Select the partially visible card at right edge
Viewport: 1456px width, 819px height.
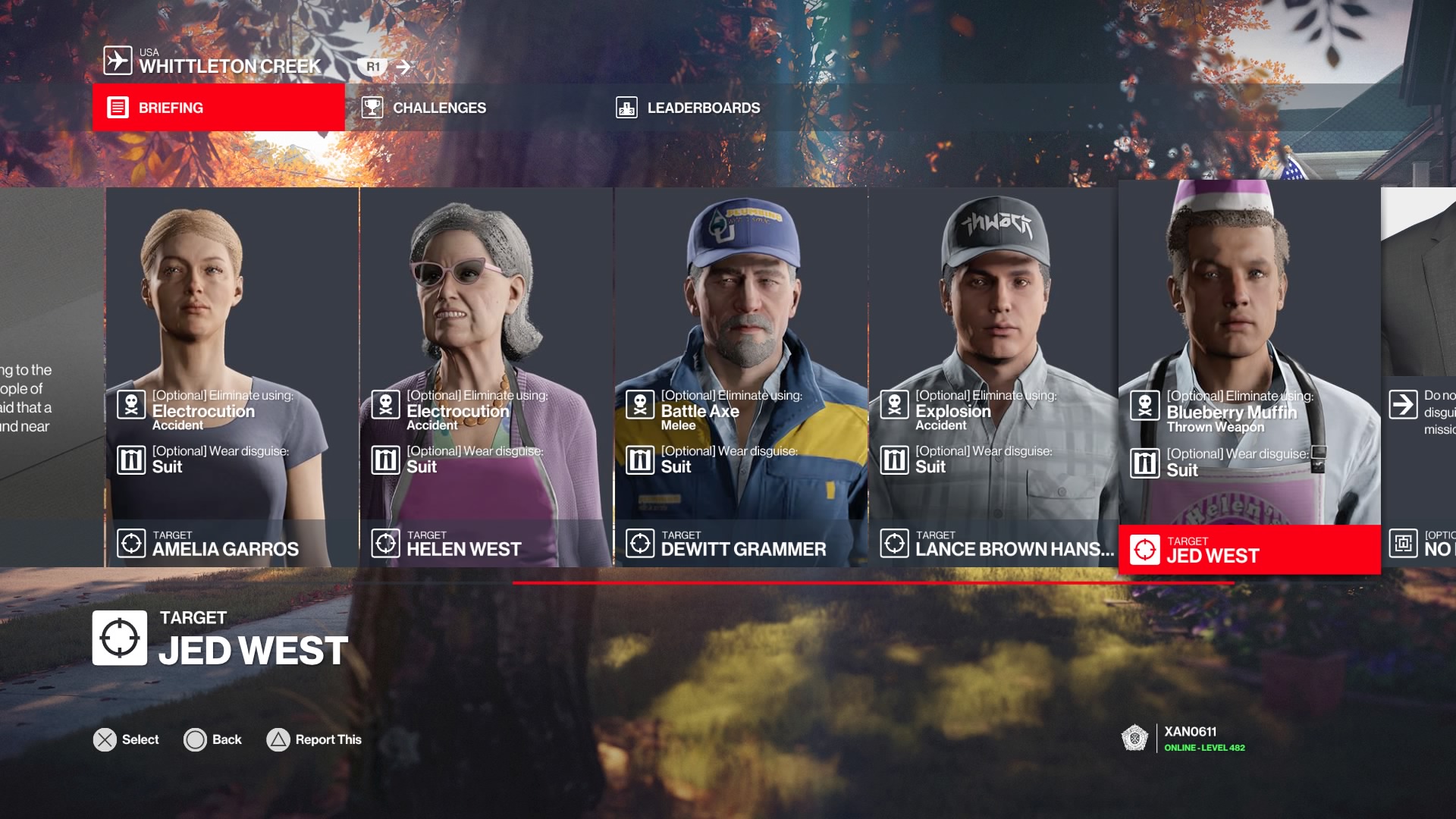tap(1419, 377)
